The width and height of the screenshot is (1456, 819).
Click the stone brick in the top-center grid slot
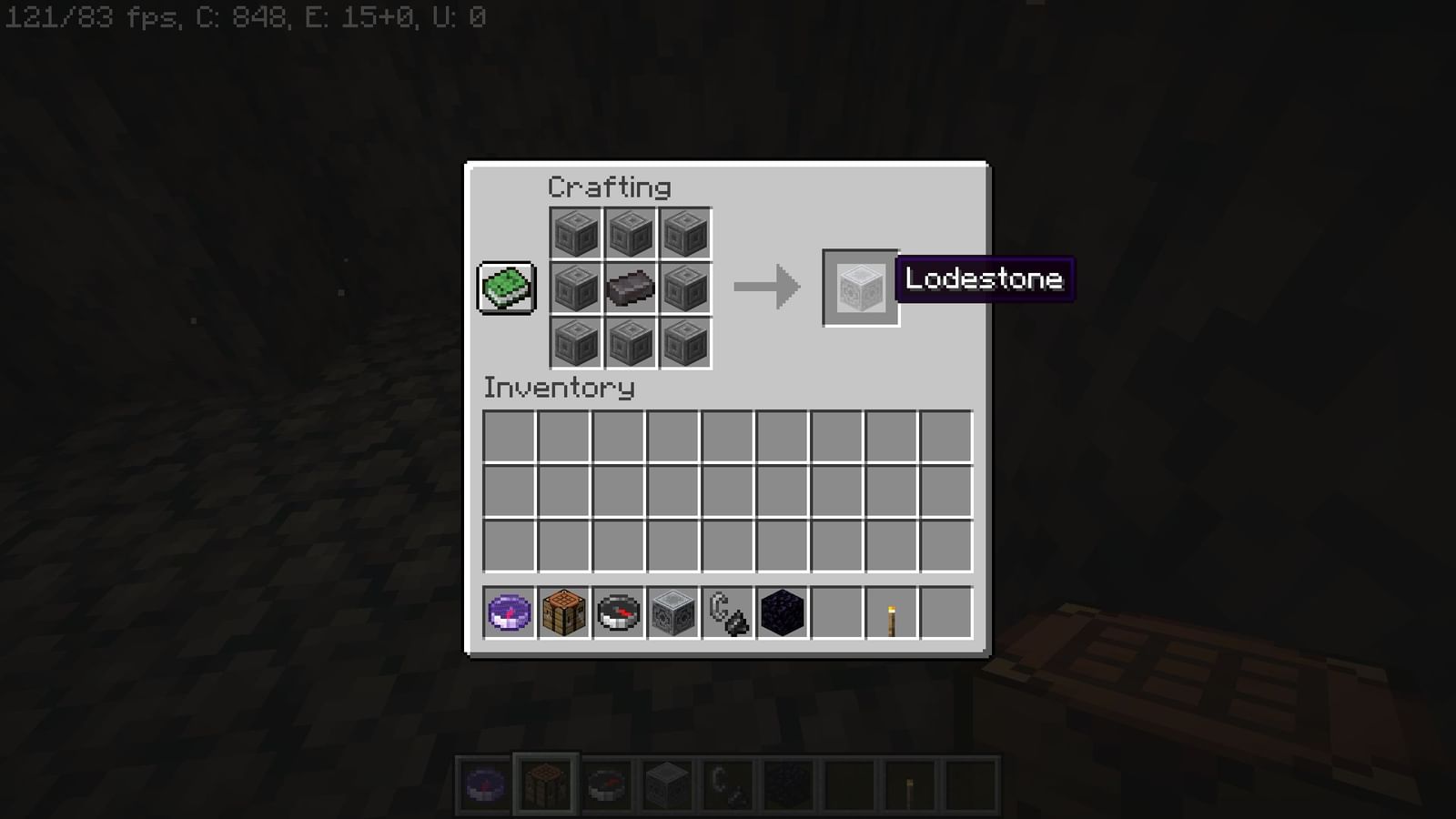pos(630,232)
